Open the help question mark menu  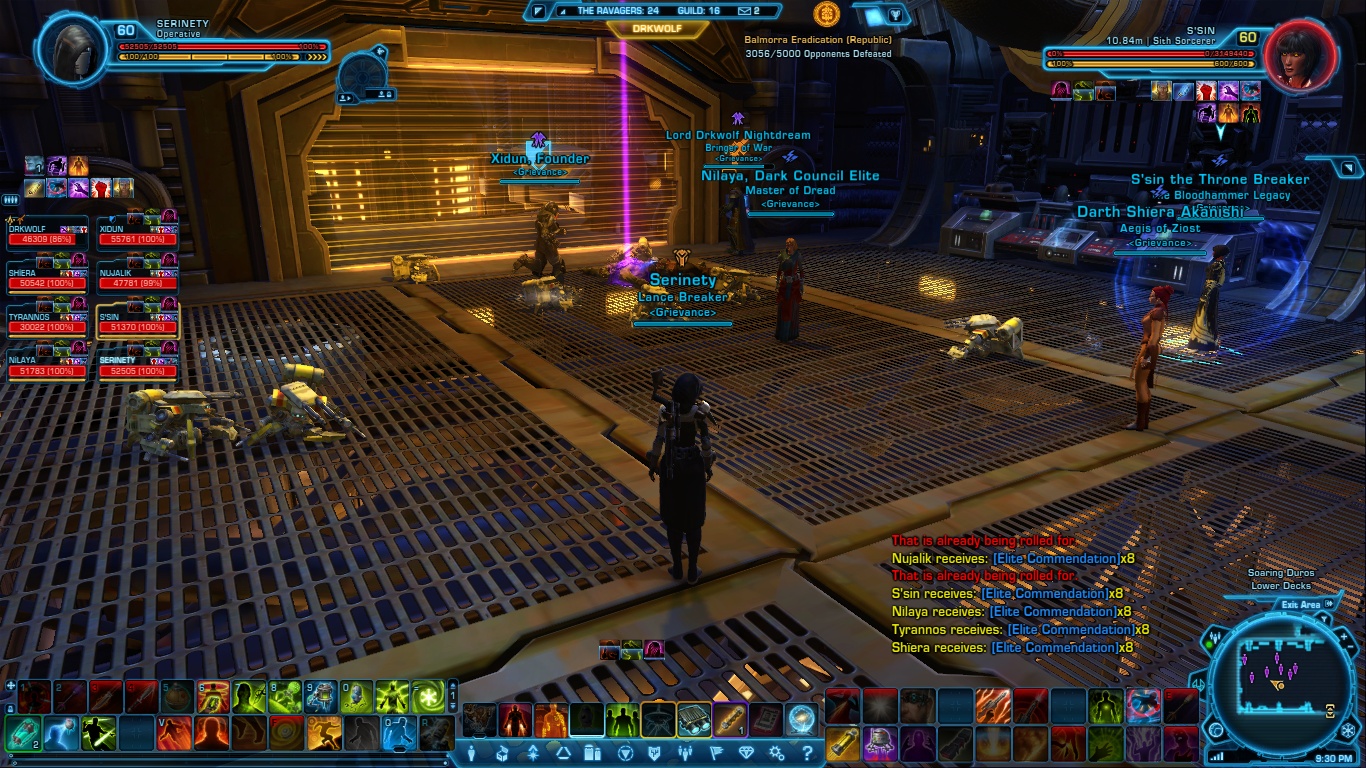click(x=800, y=753)
